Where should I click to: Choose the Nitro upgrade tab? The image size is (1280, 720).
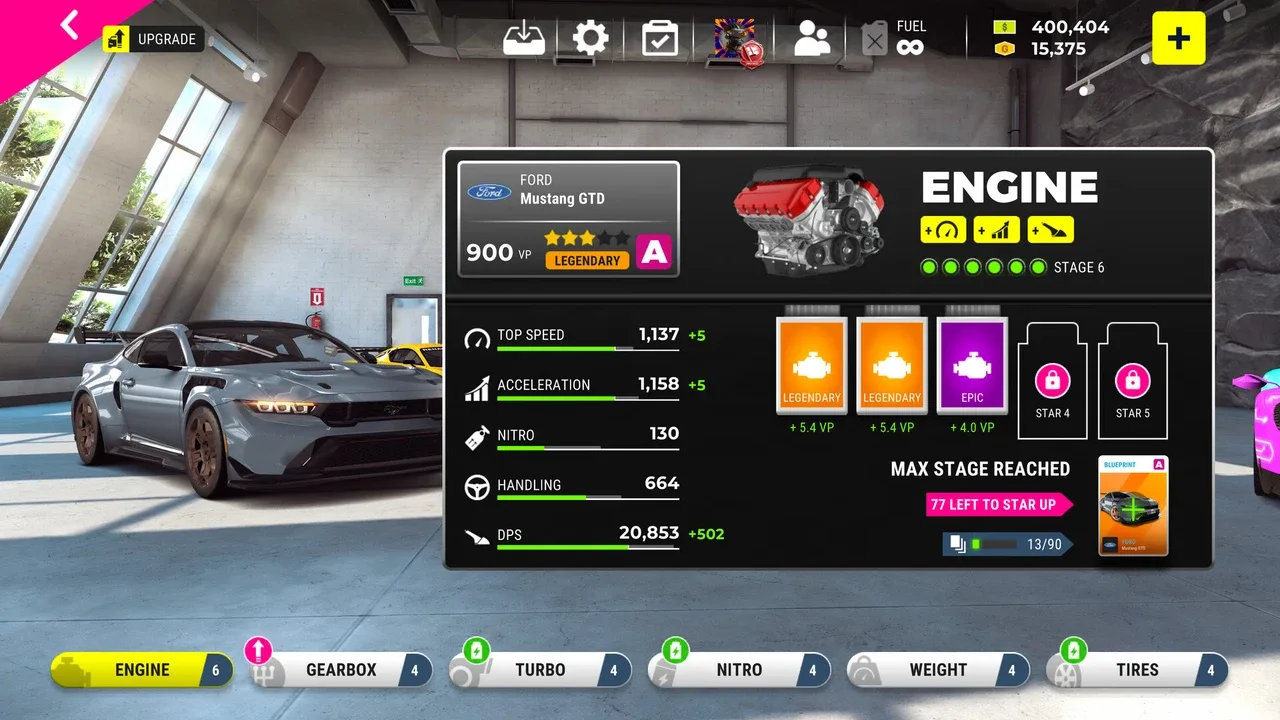pyautogui.click(x=739, y=670)
